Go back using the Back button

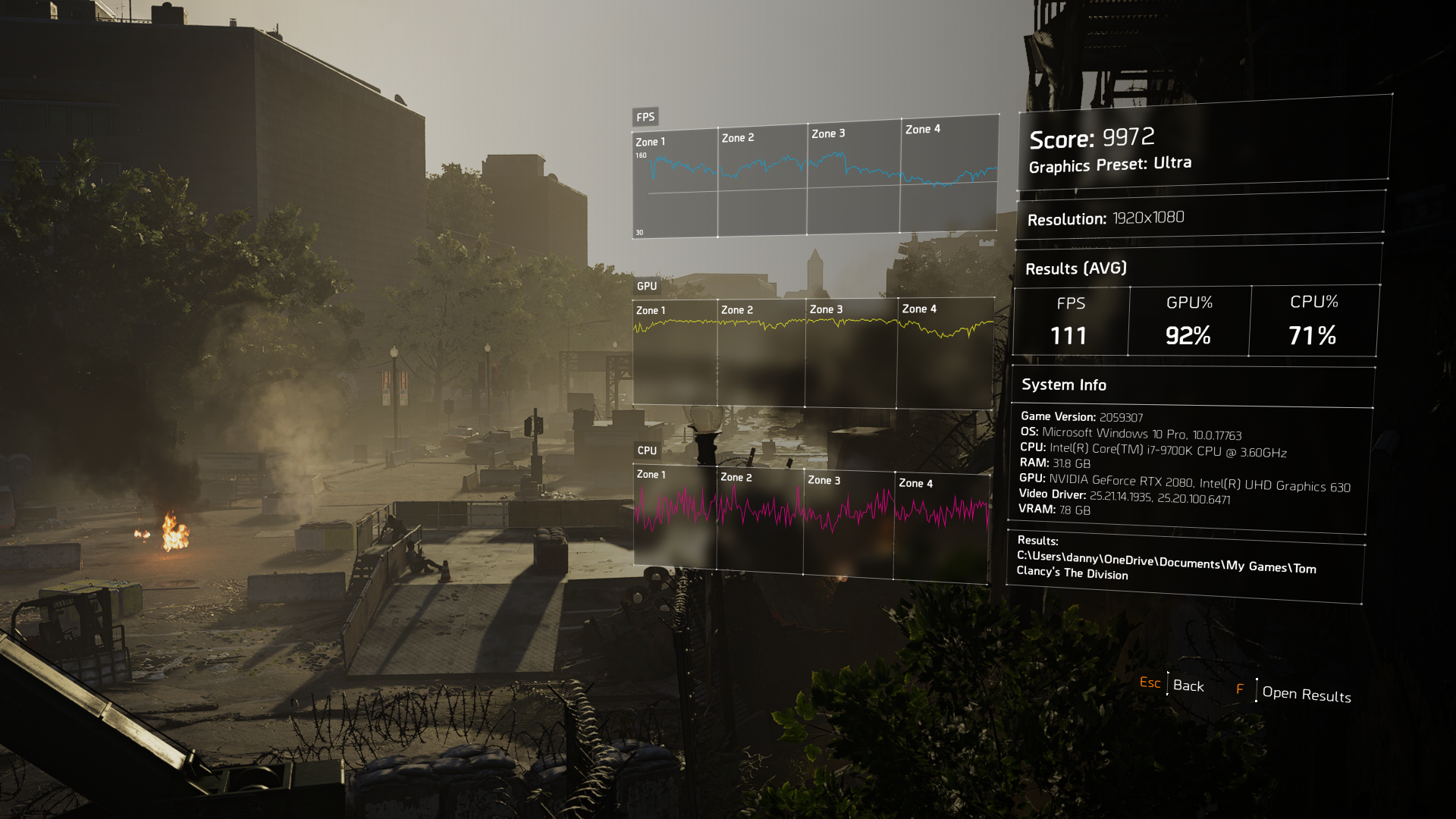pos(1188,686)
